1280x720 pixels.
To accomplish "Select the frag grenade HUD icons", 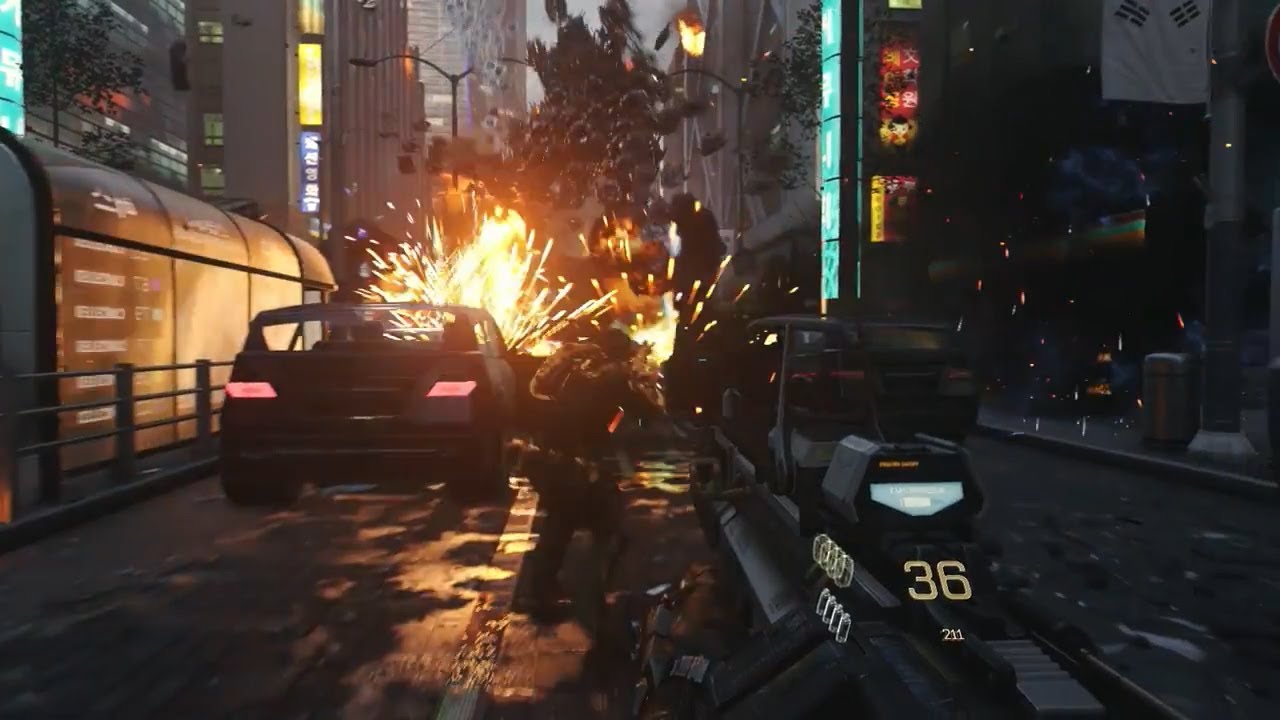I will pos(832,560).
